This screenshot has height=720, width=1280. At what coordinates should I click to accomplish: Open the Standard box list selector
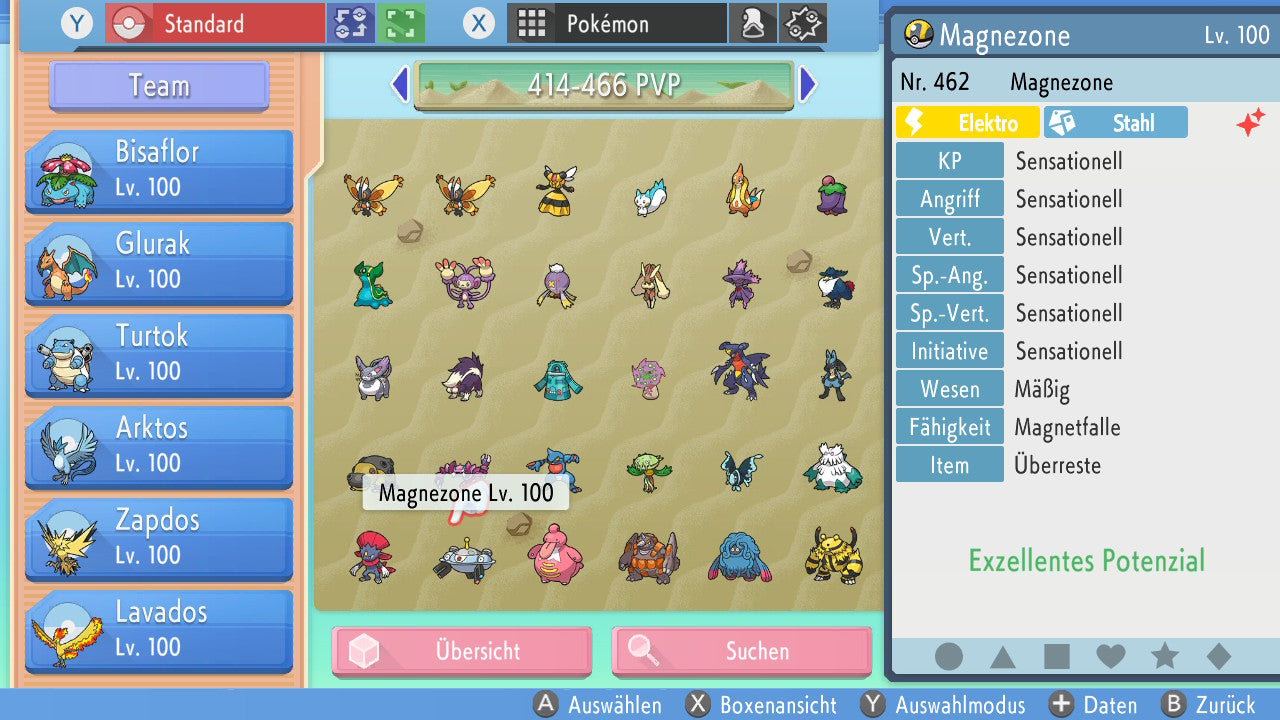point(213,22)
